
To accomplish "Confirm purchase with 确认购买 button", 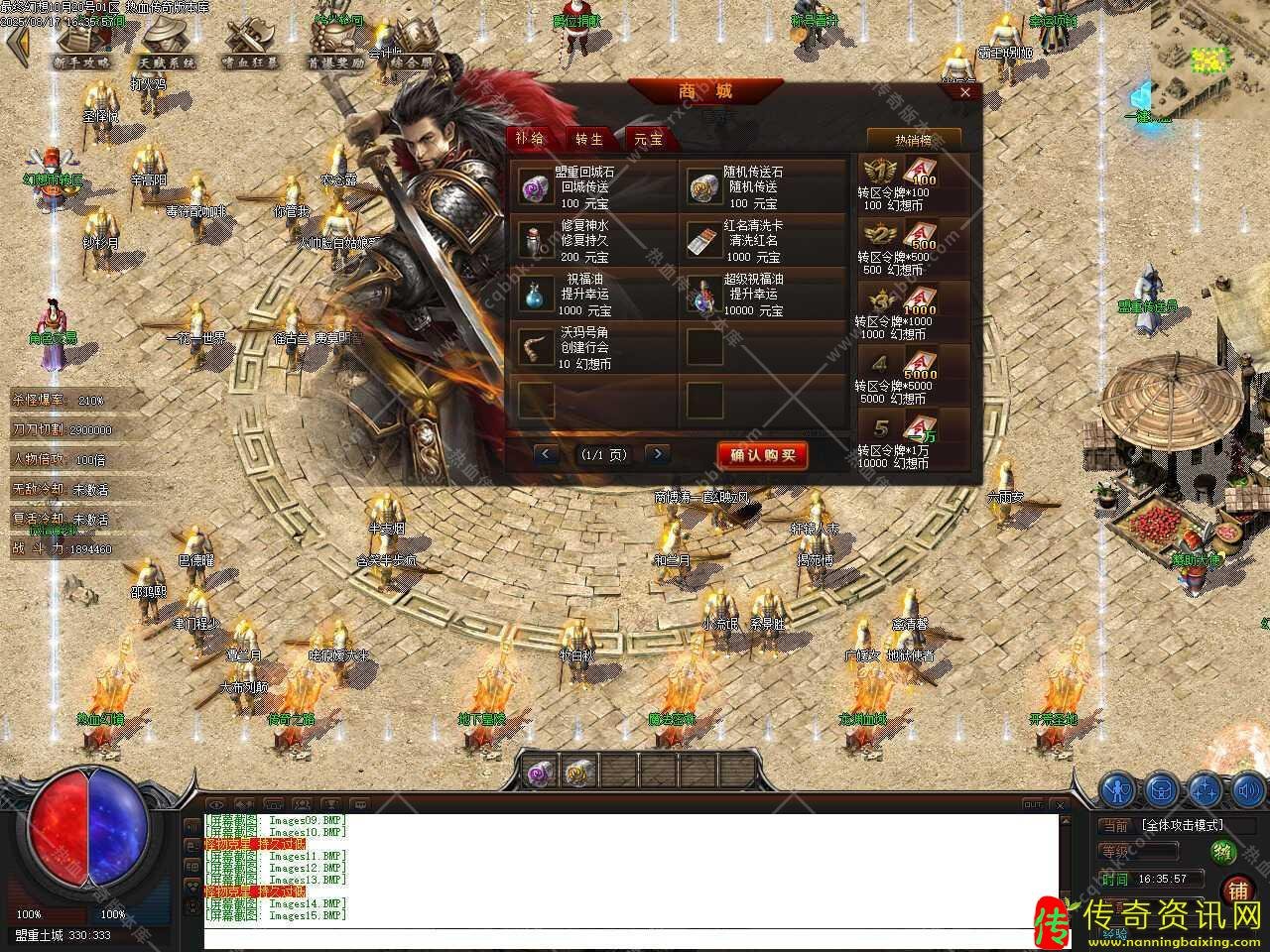I will tap(762, 455).
